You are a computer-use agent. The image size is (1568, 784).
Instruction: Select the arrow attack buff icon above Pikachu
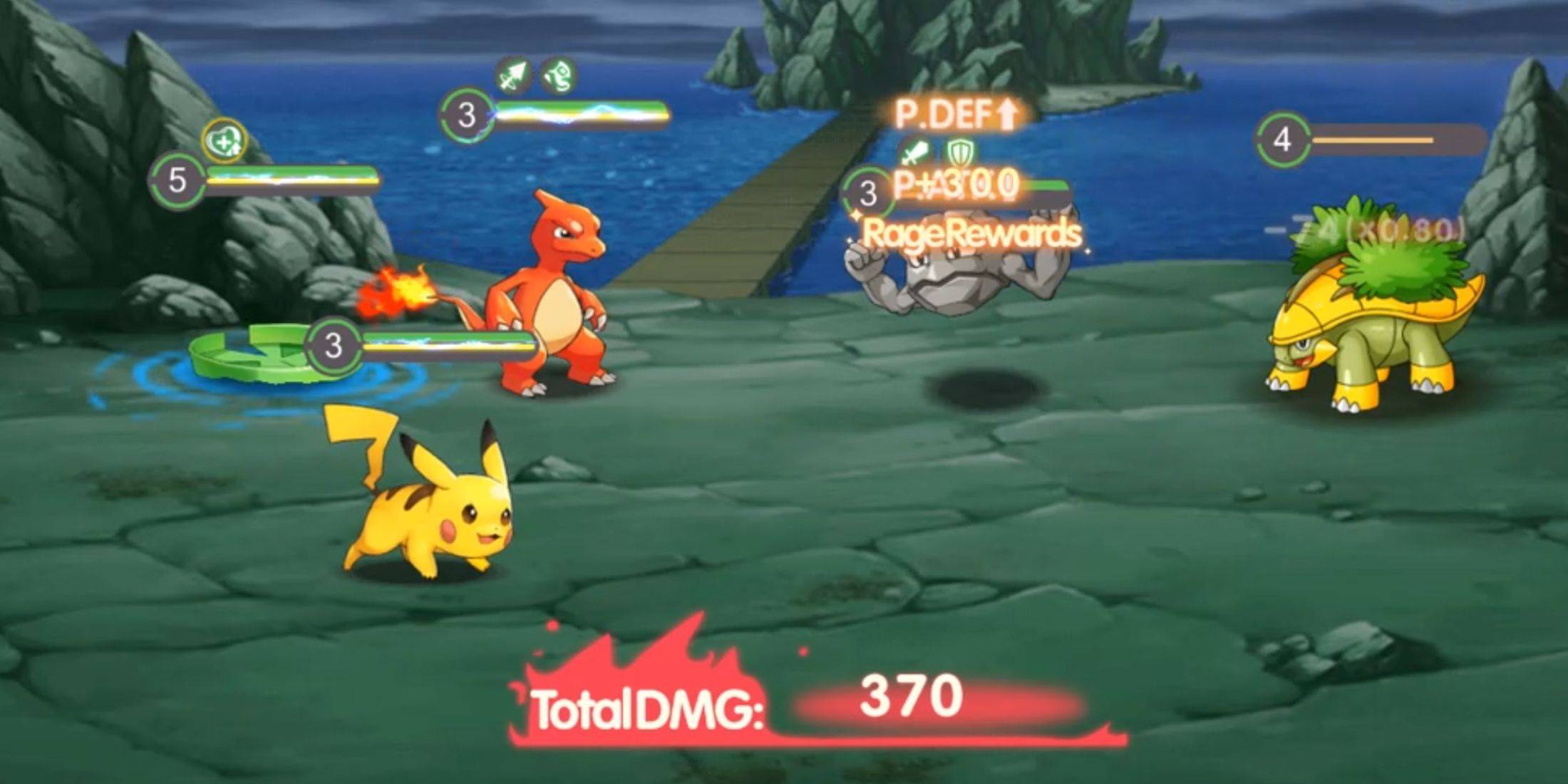click(x=512, y=75)
